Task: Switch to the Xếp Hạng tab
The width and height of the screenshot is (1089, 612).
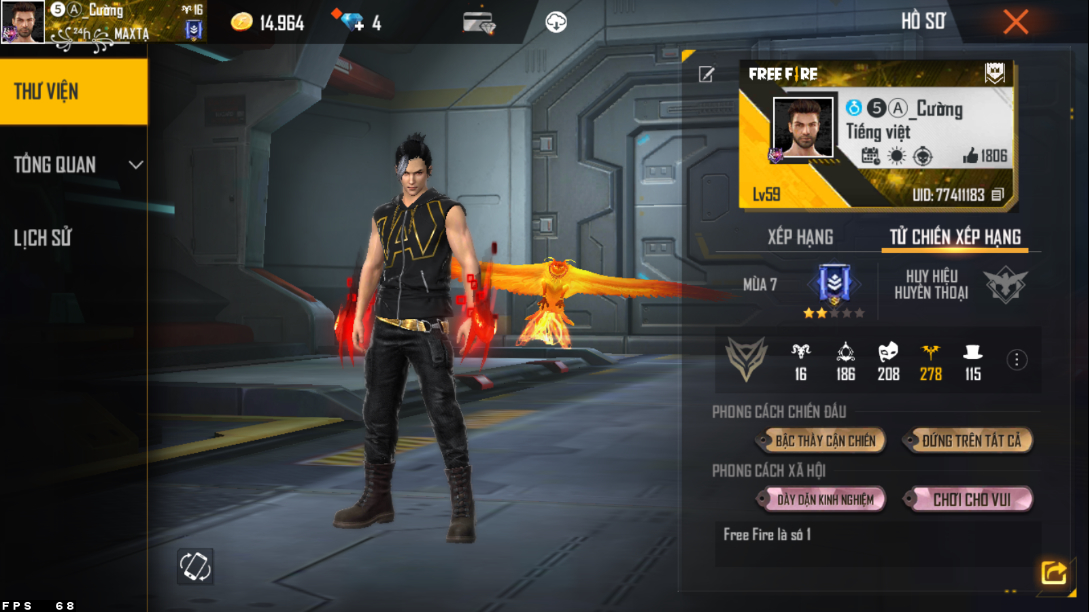Action: (800, 237)
